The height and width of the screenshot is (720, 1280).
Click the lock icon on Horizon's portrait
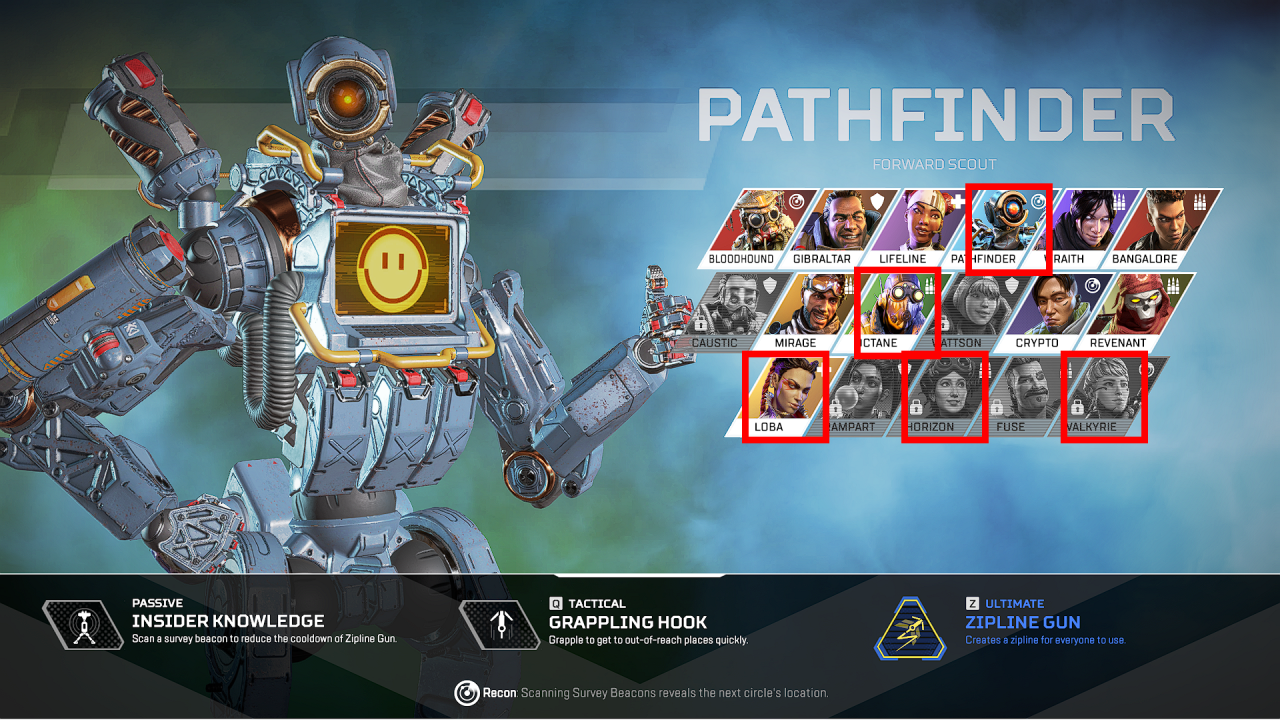(x=917, y=407)
